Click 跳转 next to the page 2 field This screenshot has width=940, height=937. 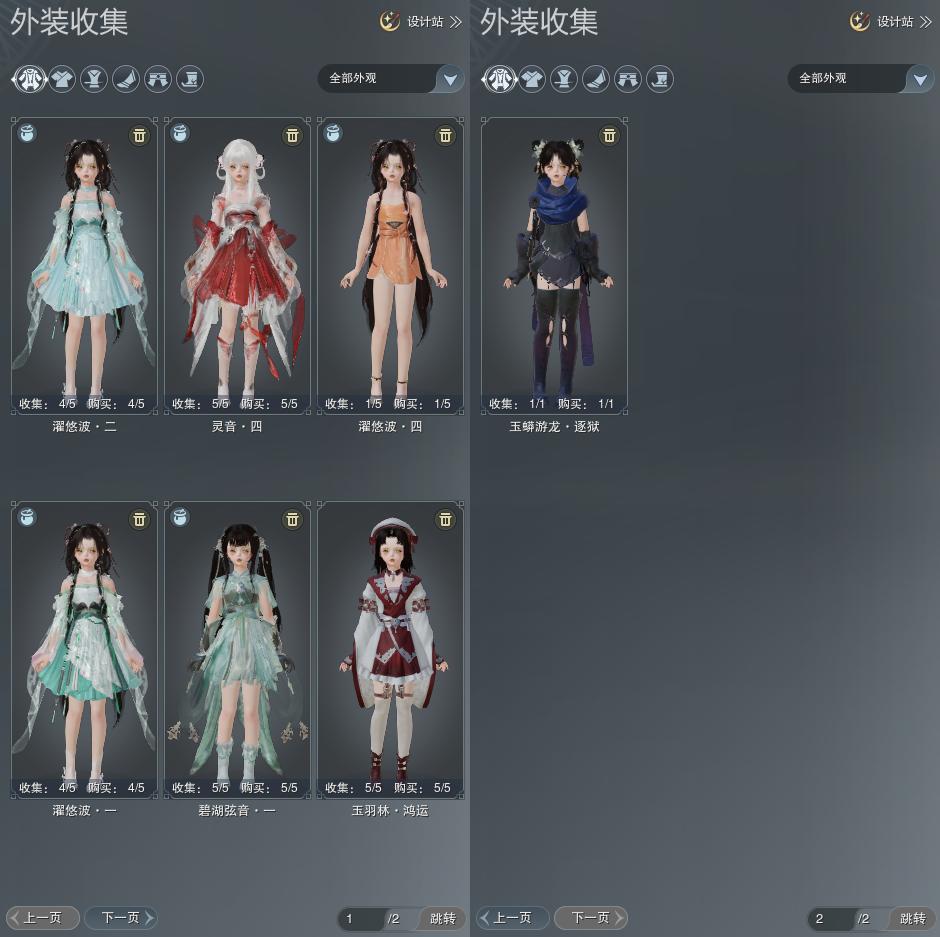(912, 918)
